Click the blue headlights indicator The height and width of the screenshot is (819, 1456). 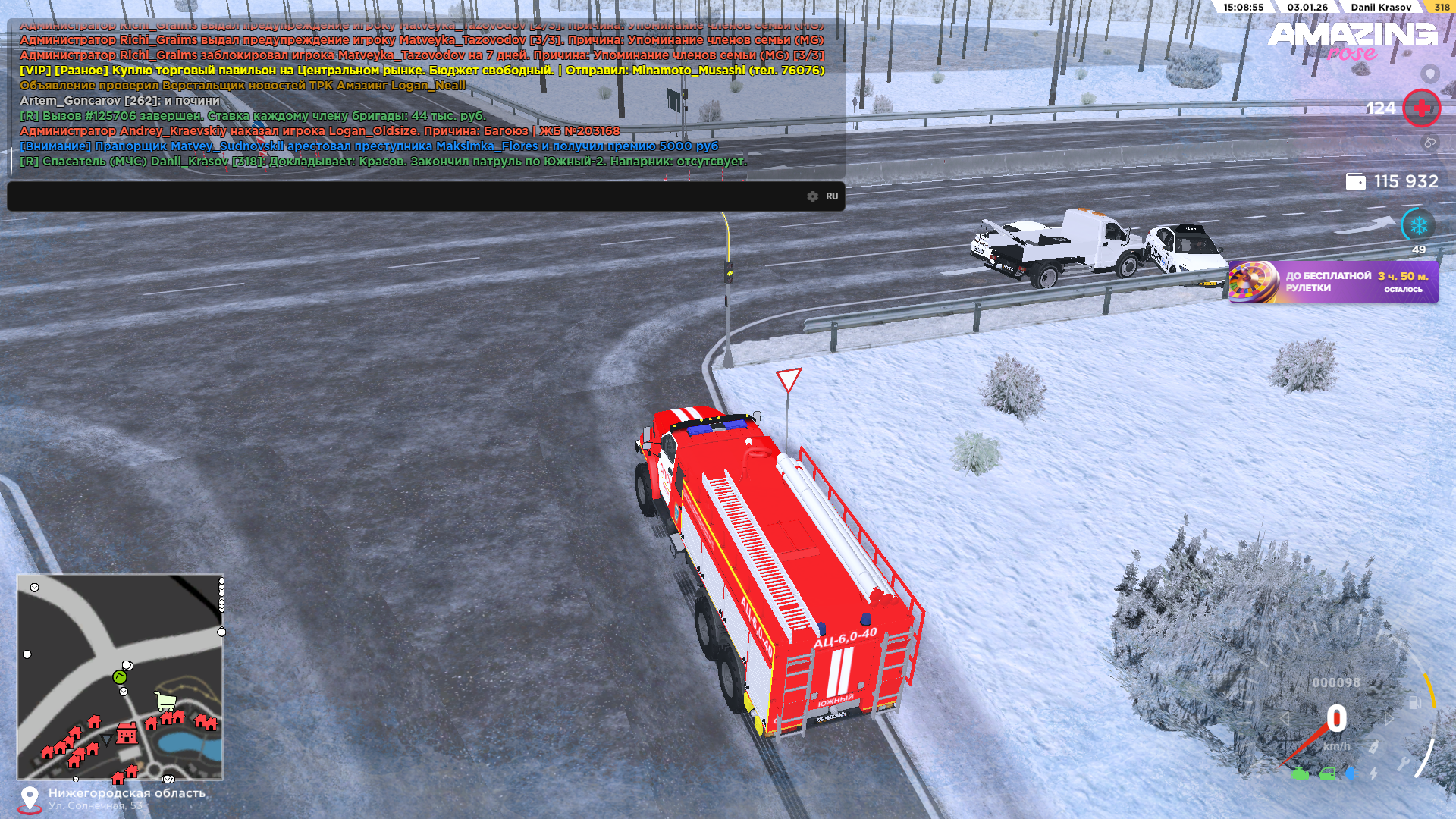click(x=1351, y=774)
